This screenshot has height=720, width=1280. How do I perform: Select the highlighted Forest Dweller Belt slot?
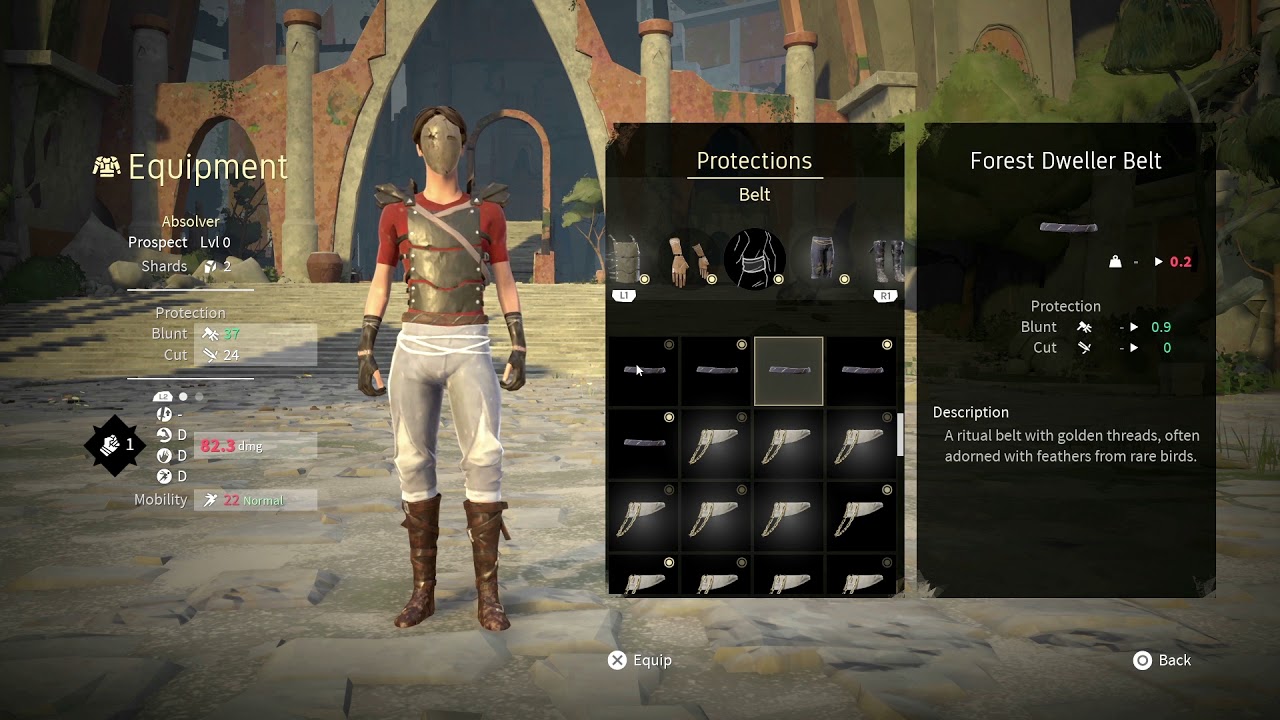click(789, 371)
